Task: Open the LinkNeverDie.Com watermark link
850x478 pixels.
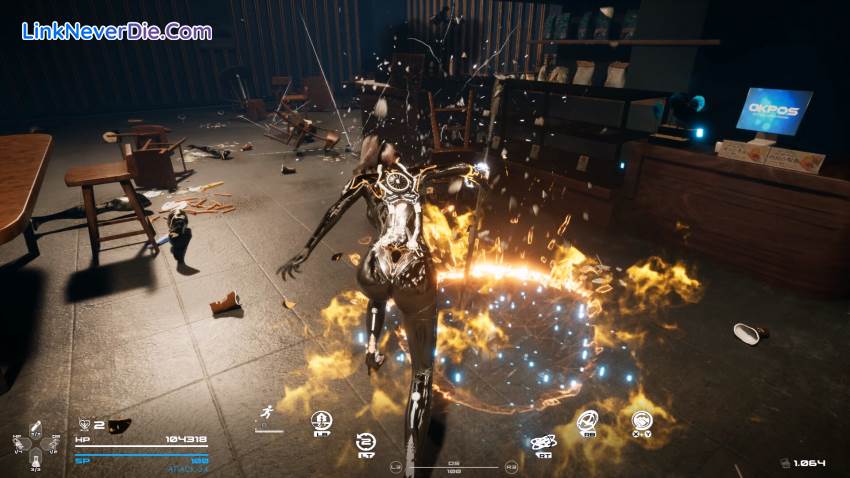Action: (x=117, y=31)
